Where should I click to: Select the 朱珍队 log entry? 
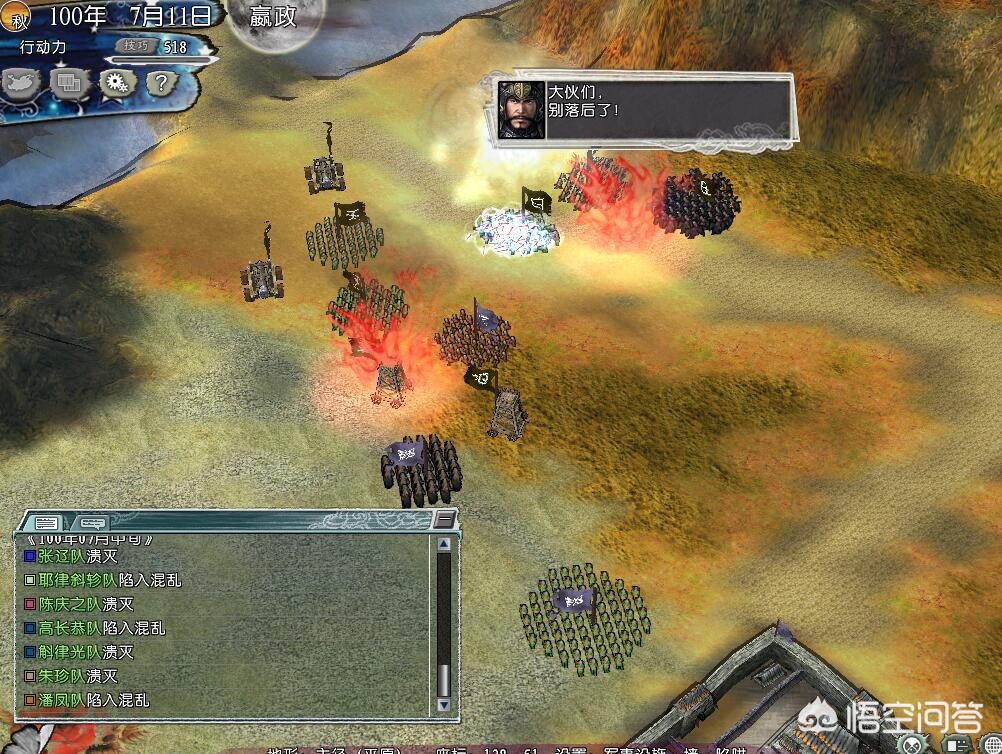click(x=62, y=676)
